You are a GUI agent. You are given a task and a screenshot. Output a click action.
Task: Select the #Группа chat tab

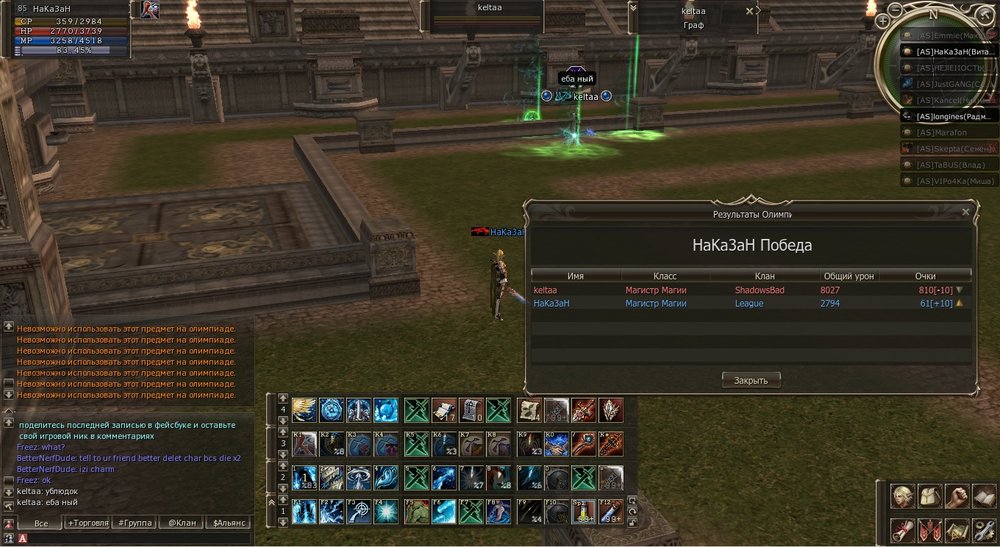point(133,523)
